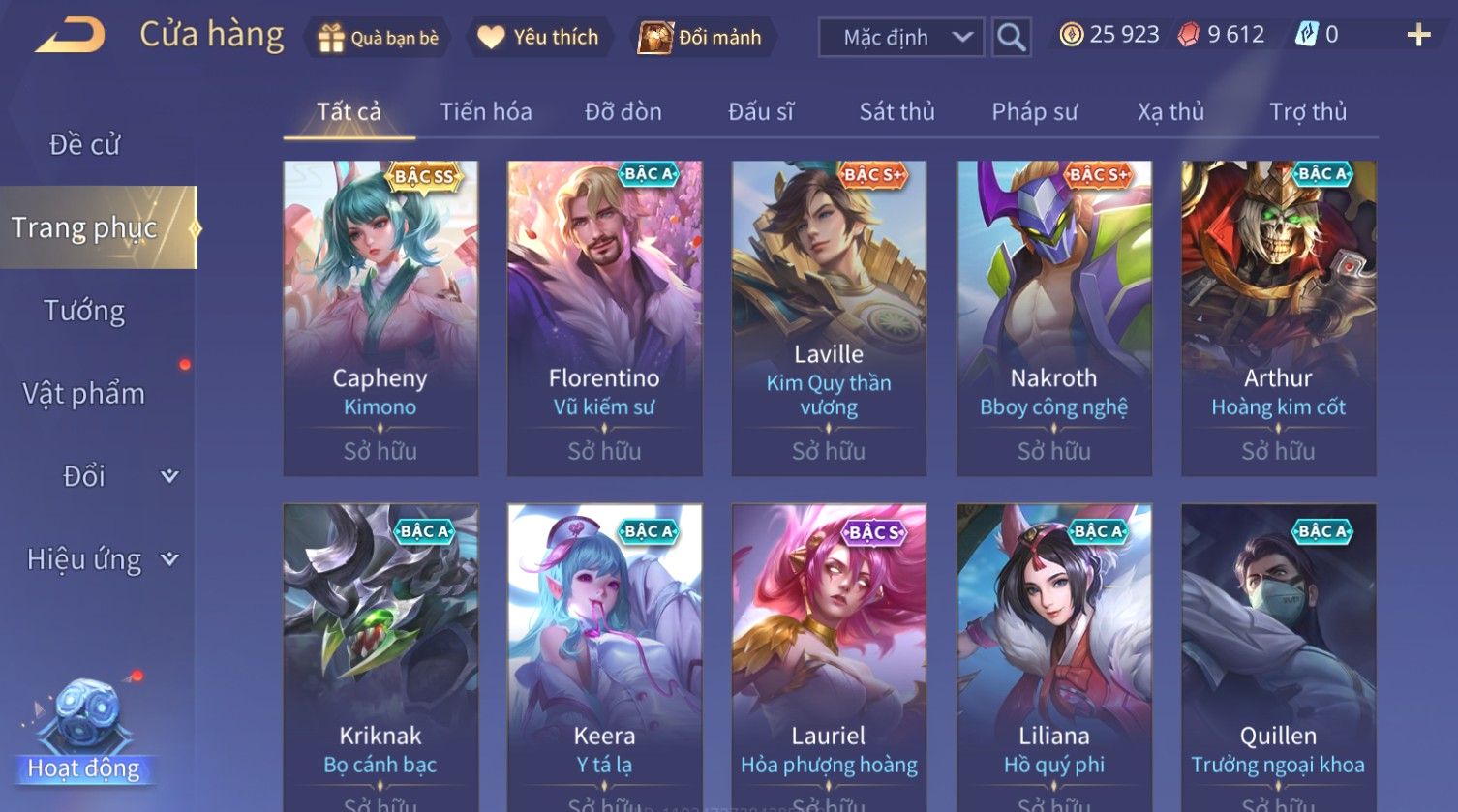1458x812 pixels.
Task: Open Đổi mảnh fragment exchange
Action: click(701, 38)
